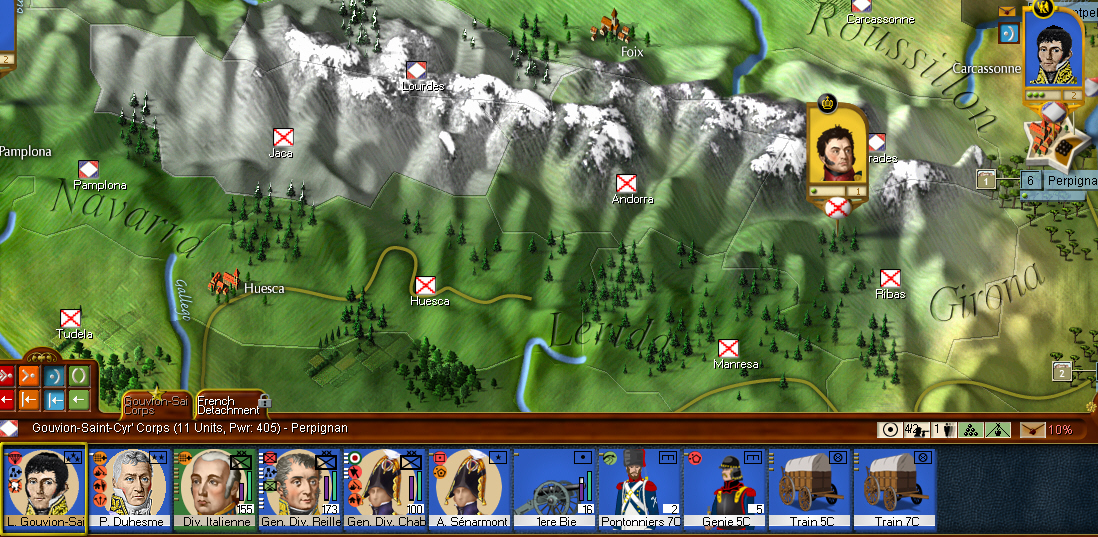The image size is (1098, 537).
Task: Select the 1ere Bie artillery card
Action: [x=554, y=488]
